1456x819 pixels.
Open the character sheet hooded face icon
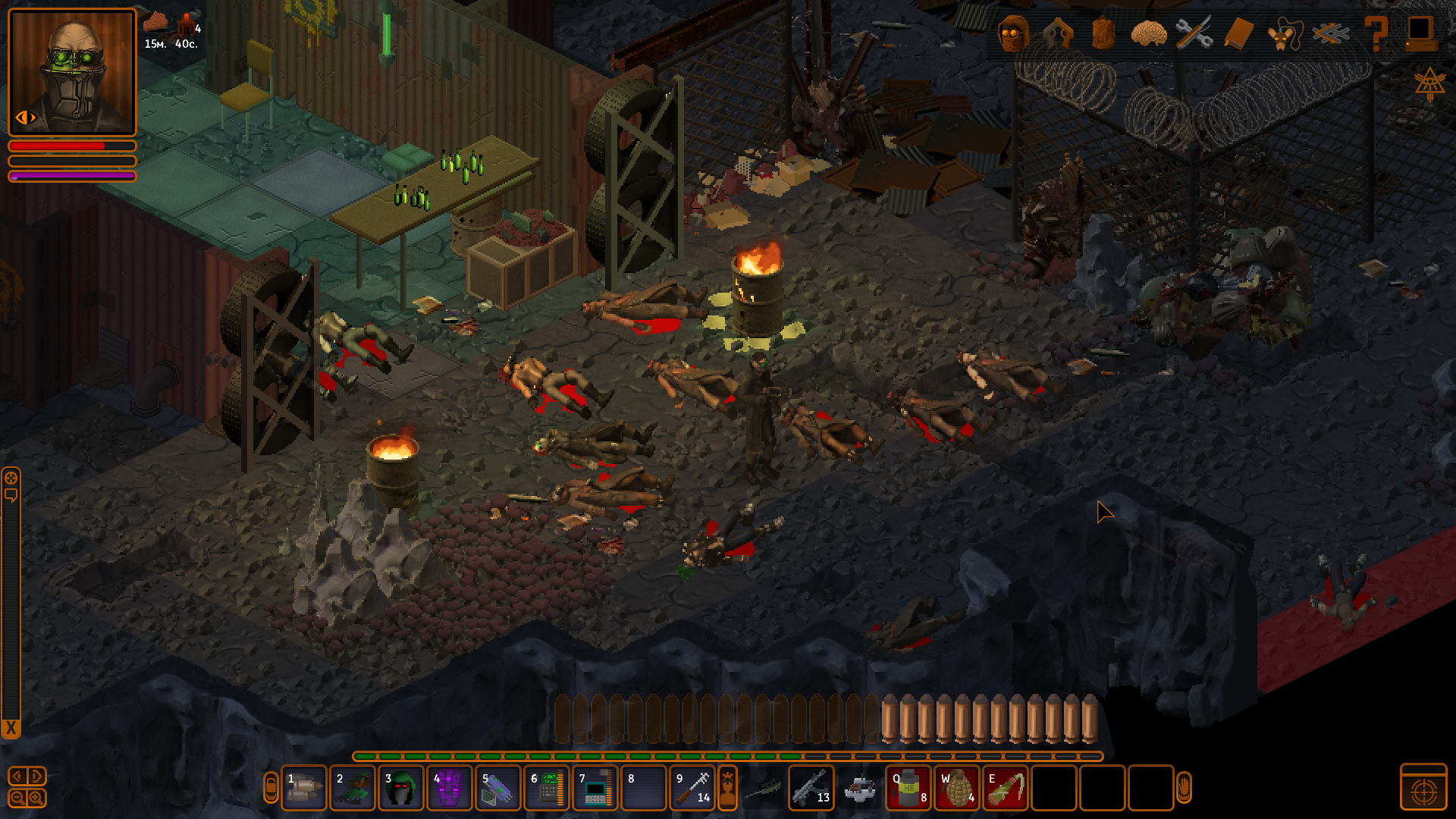pyautogui.click(x=1014, y=33)
